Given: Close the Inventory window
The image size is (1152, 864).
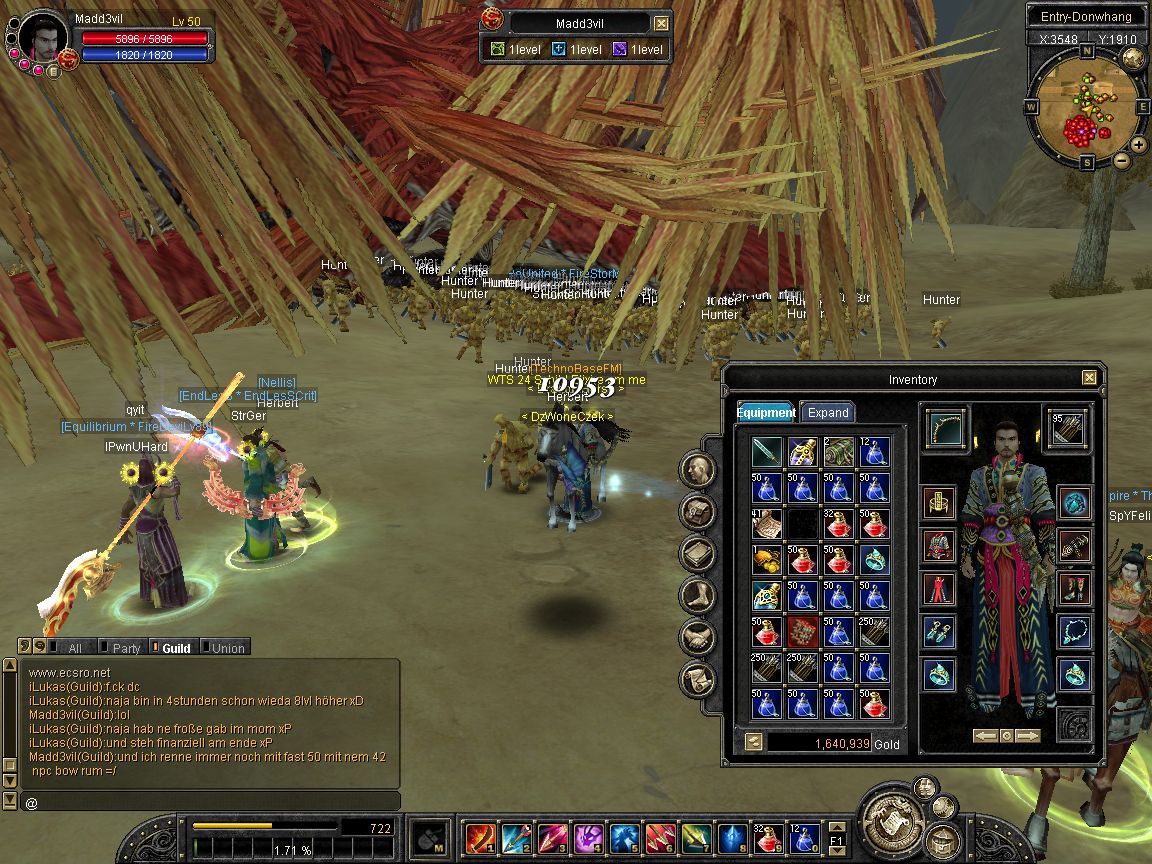Looking at the screenshot, I should 1089,378.
